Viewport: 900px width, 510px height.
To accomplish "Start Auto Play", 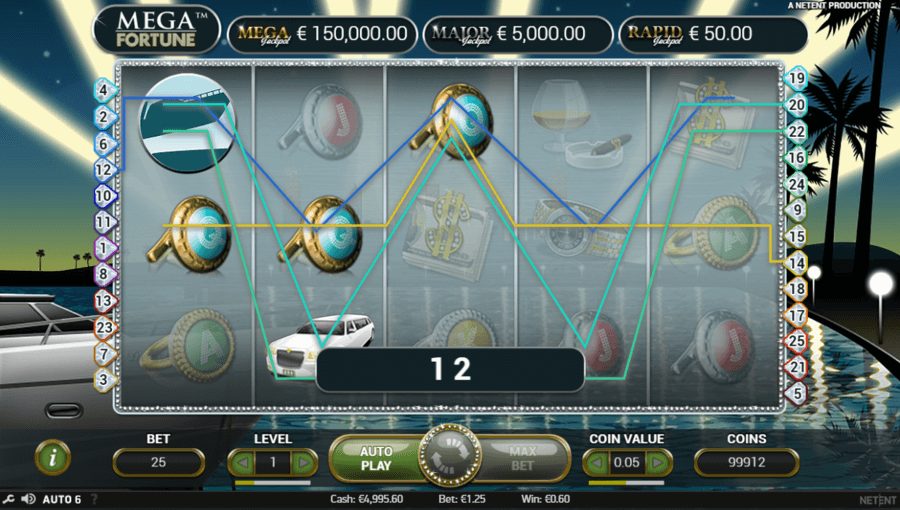I will pyautogui.click(x=376, y=459).
